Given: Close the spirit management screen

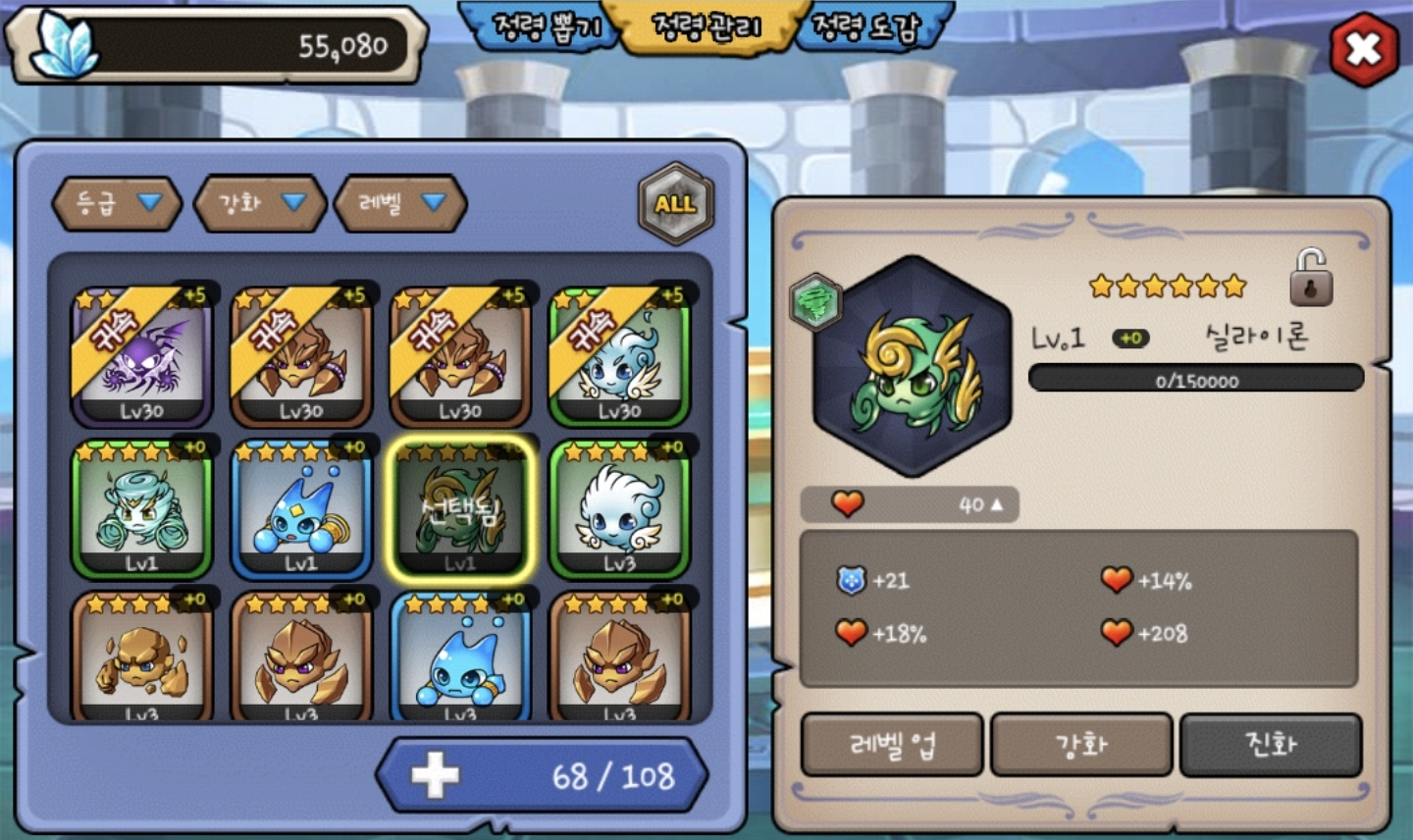Looking at the screenshot, I should 1364,49.
